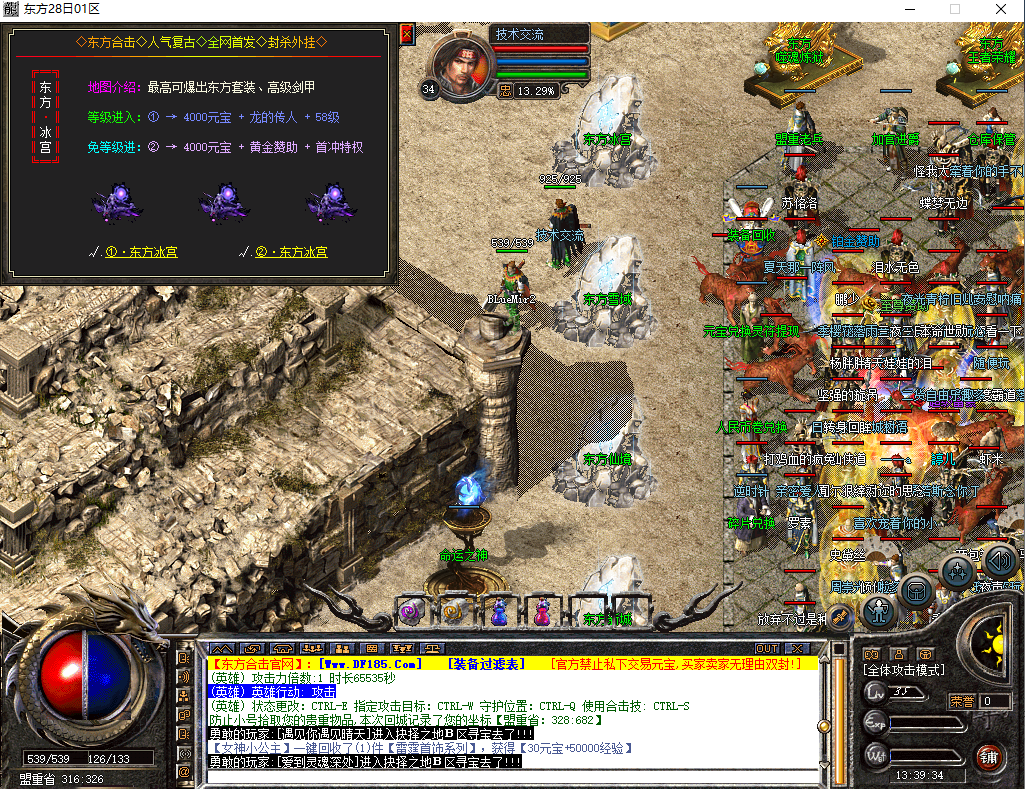Click the 荣誉 honor label
Viewport: 1025px width, 789px height.
coord(962,701)
